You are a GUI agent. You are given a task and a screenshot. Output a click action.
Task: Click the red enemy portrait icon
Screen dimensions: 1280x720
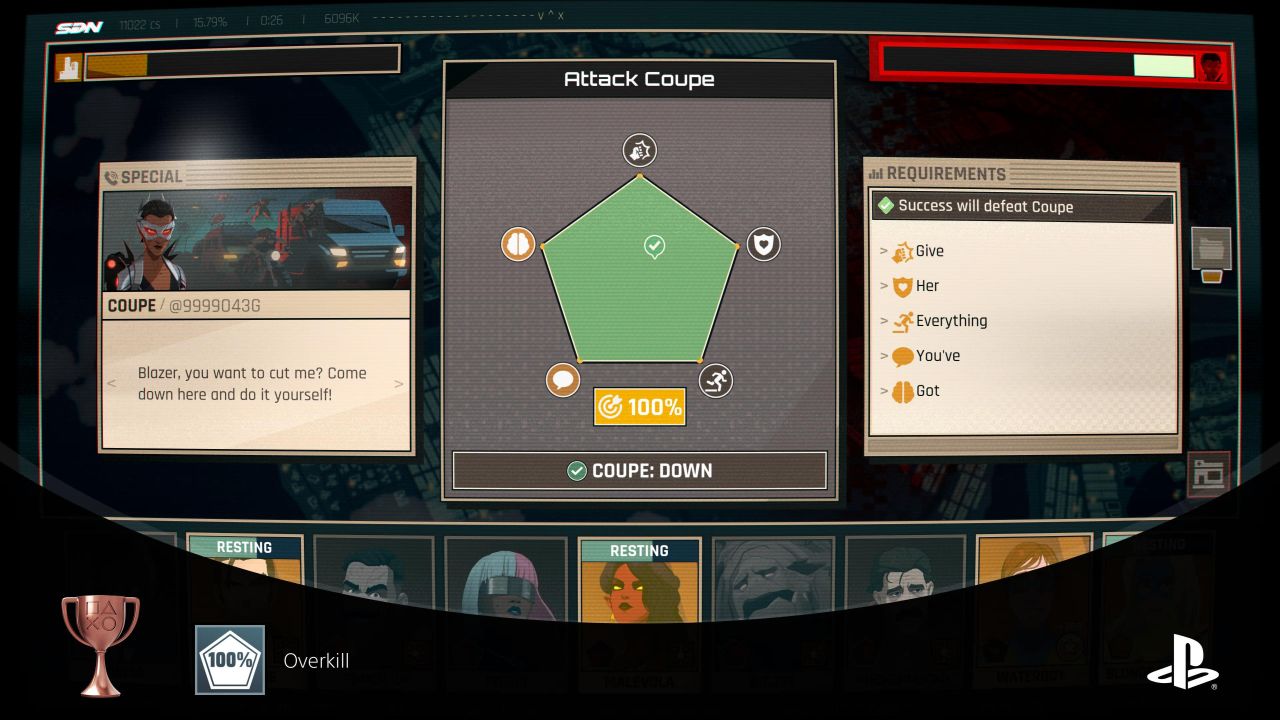[1211, 66]
